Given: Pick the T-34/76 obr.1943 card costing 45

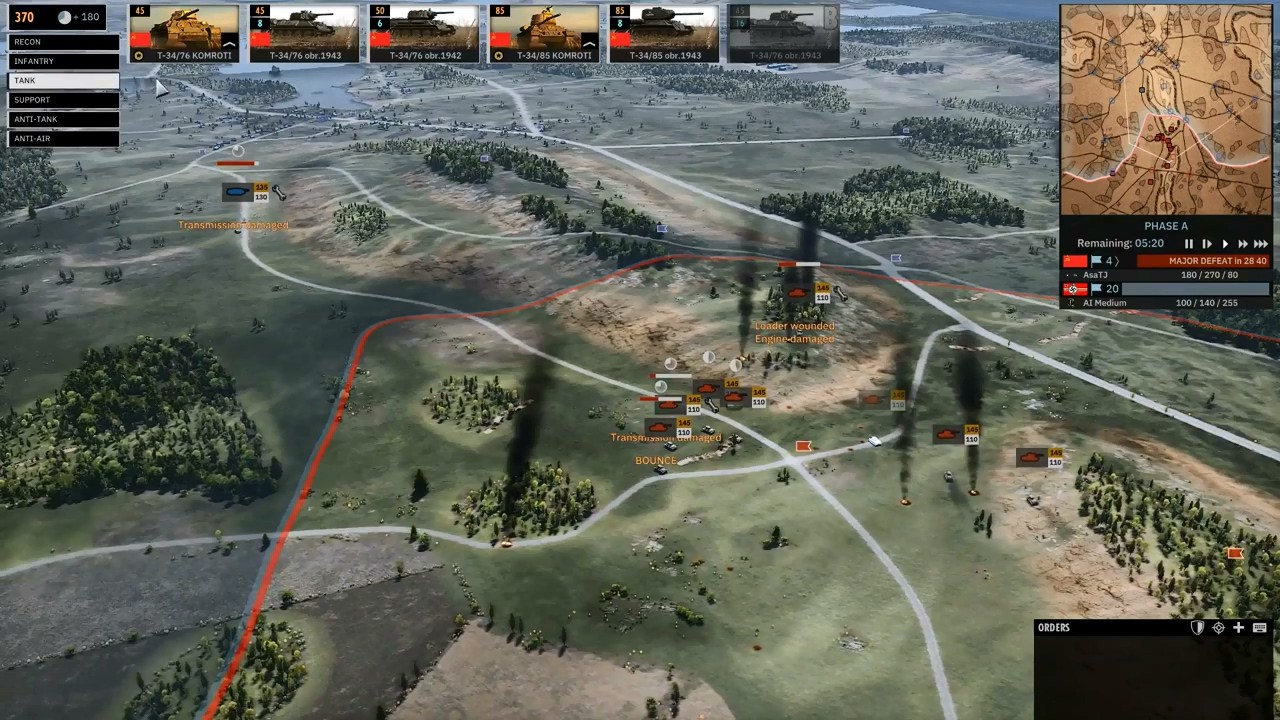Looking at the screenshot, I should tap(304, 34).
